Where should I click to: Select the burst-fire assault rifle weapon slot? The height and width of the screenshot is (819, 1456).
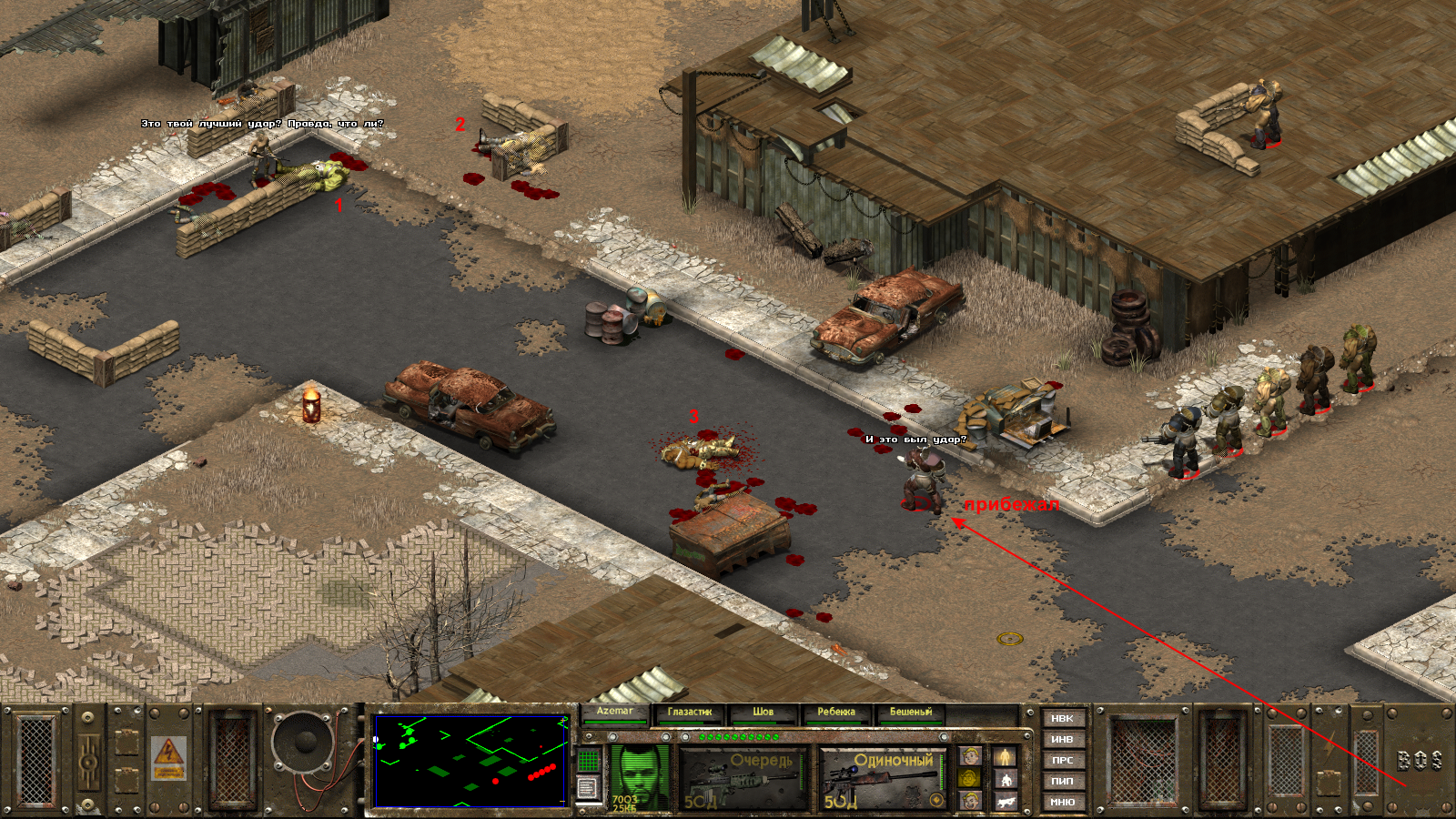click(743, 780)
